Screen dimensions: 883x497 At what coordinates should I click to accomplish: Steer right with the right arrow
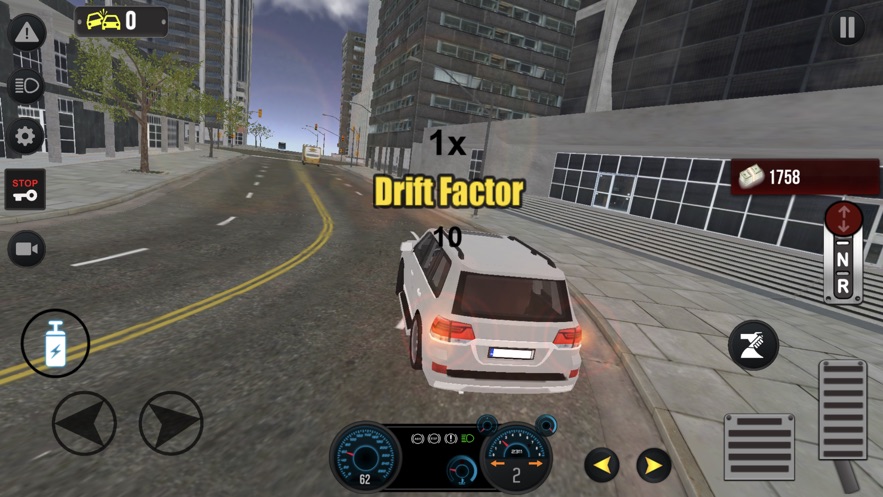click(171, 423)
